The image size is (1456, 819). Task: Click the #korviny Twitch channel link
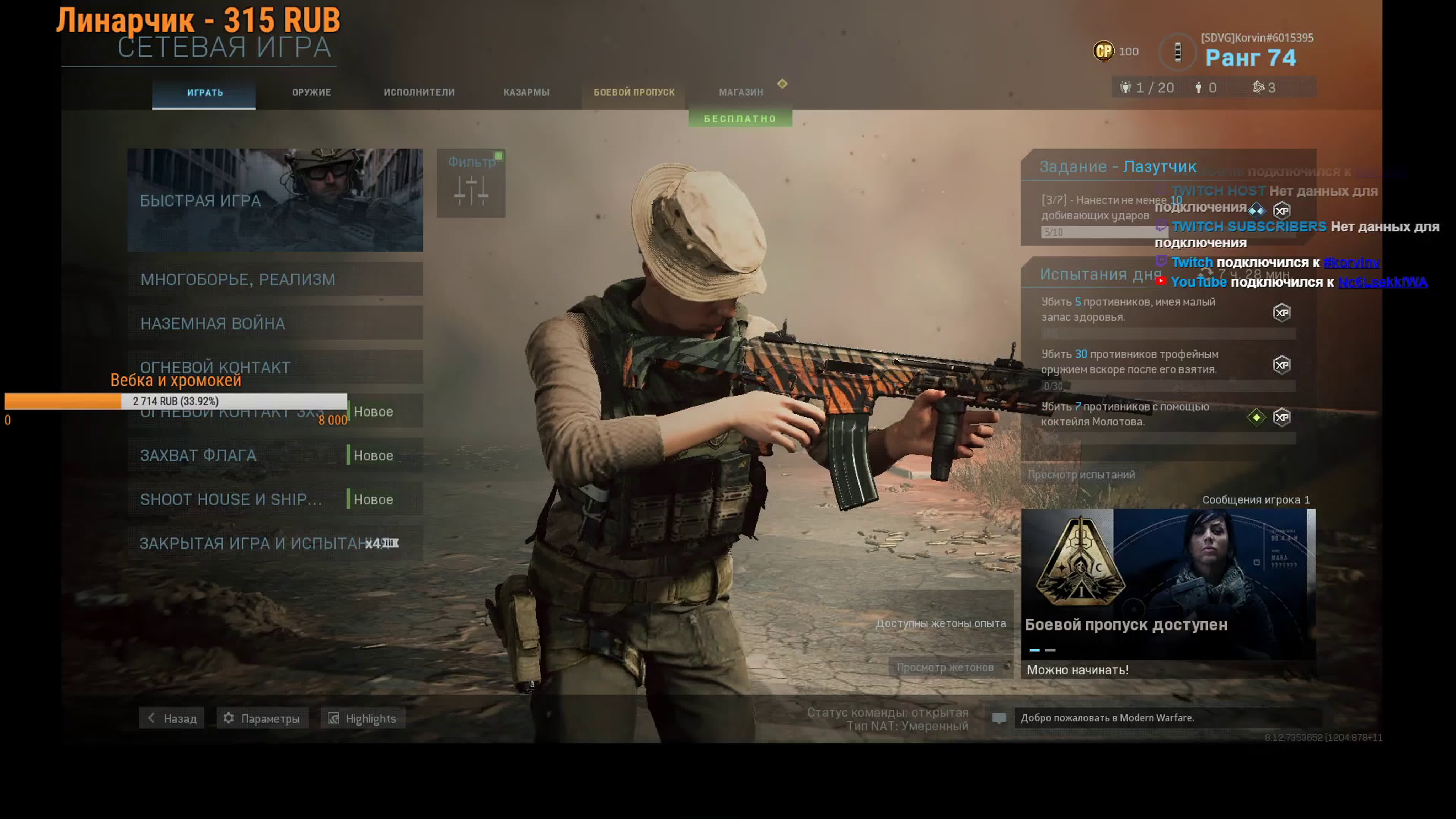pyautogui.click(x=1351, y=263)
